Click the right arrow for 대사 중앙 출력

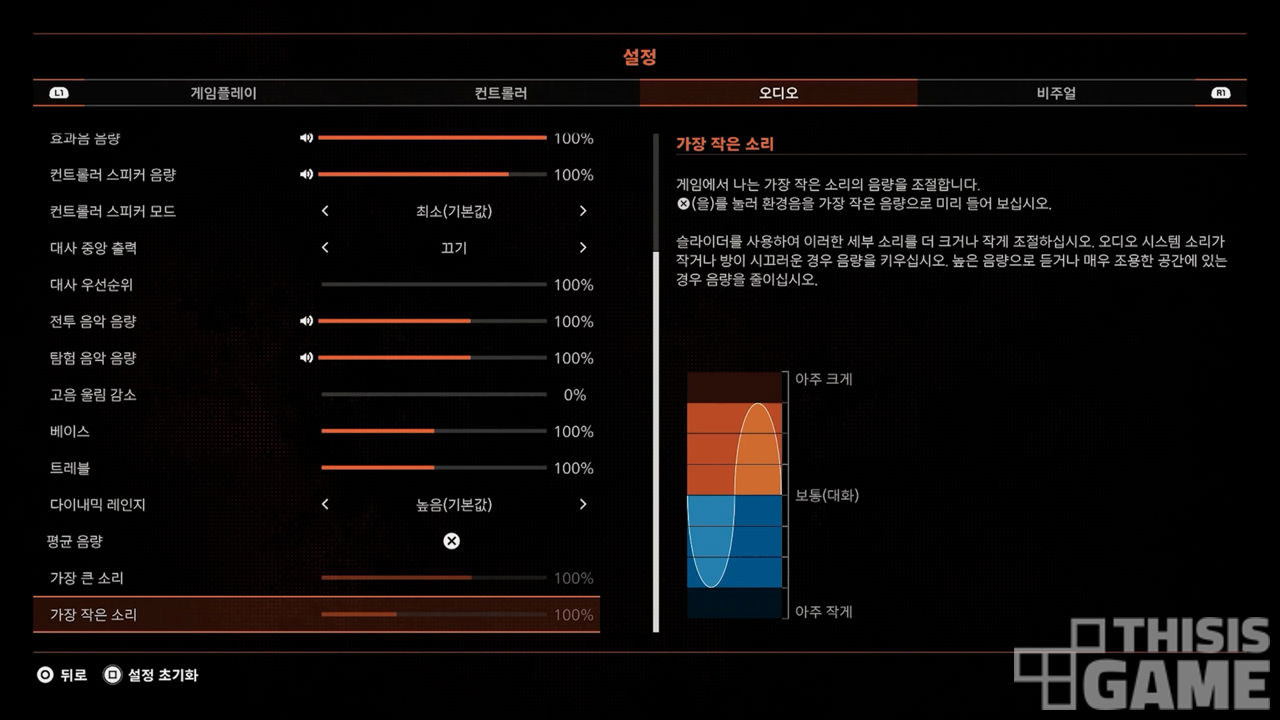(583, 248)
